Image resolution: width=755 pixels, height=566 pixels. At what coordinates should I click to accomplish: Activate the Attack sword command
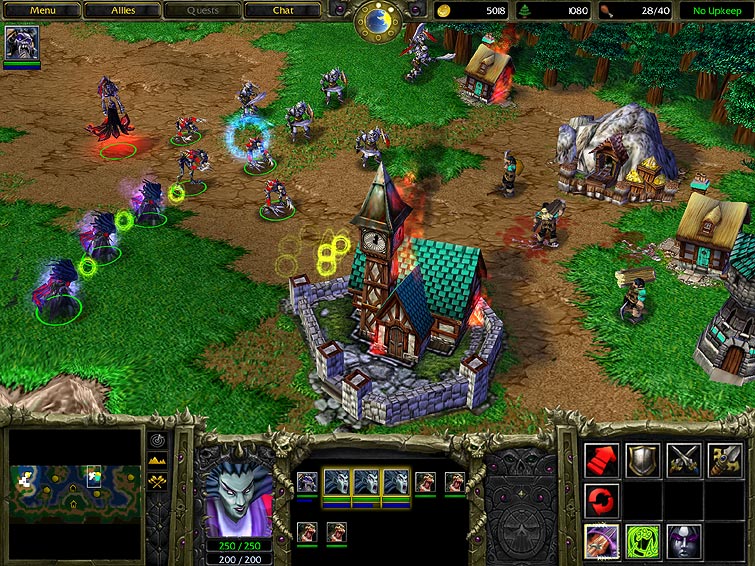(x=725, y=460)
